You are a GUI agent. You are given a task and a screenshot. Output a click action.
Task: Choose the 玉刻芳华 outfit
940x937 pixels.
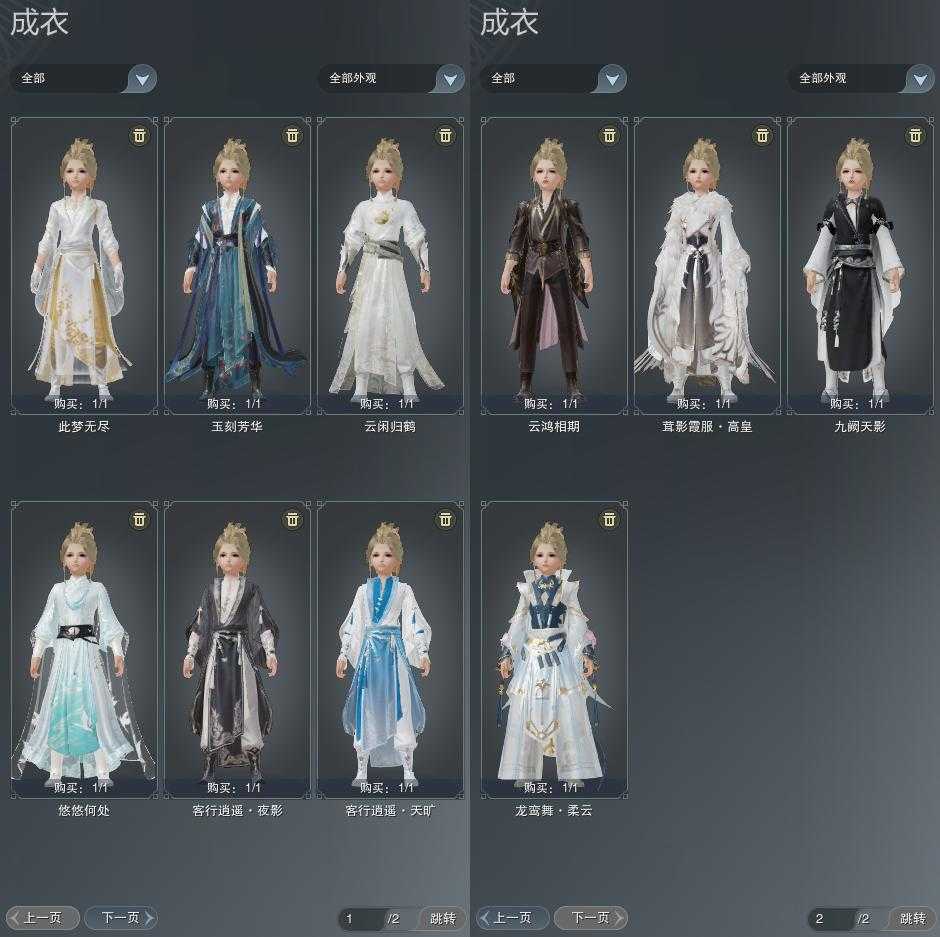tap(237, 265)
